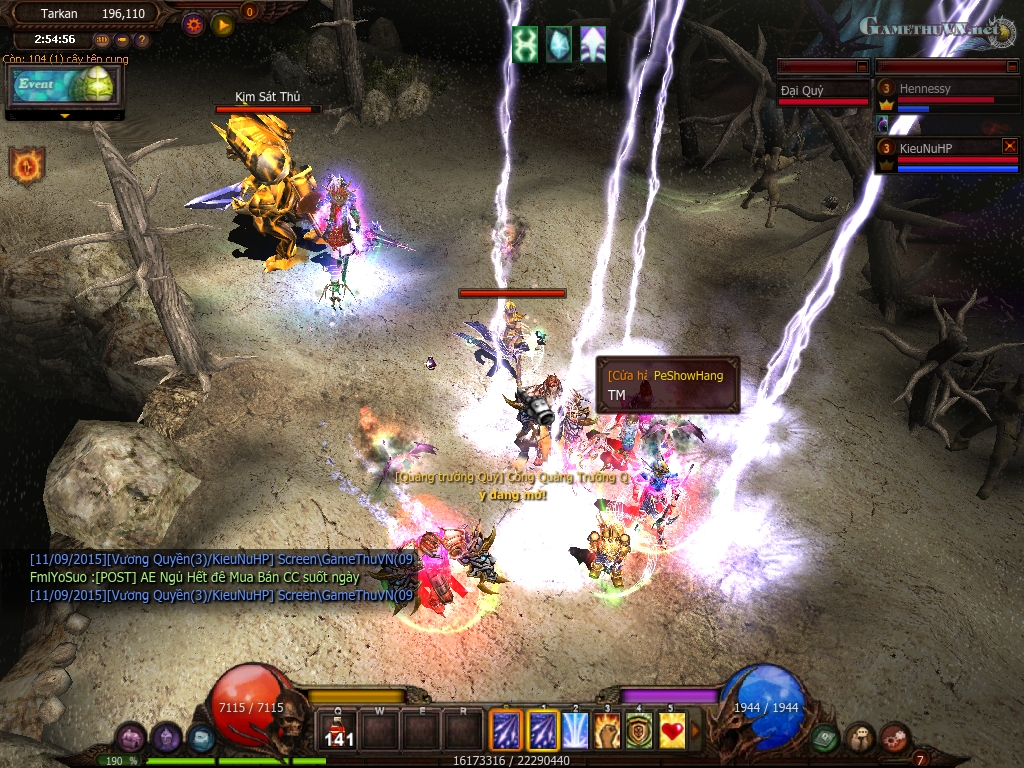Click the yellow play arrow button
The height and width of the screenshot is (768, 1024).
(222, 24)
